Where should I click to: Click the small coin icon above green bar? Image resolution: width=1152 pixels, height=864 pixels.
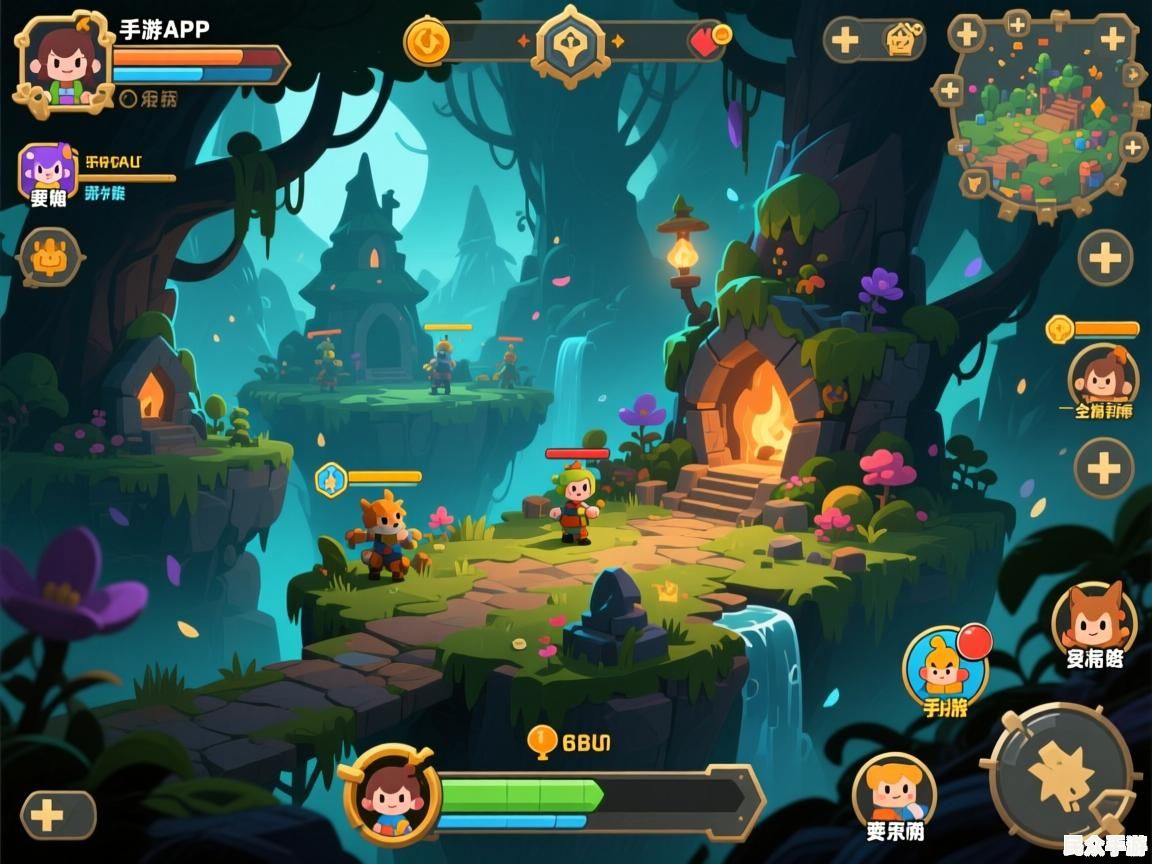coord(541,740)
